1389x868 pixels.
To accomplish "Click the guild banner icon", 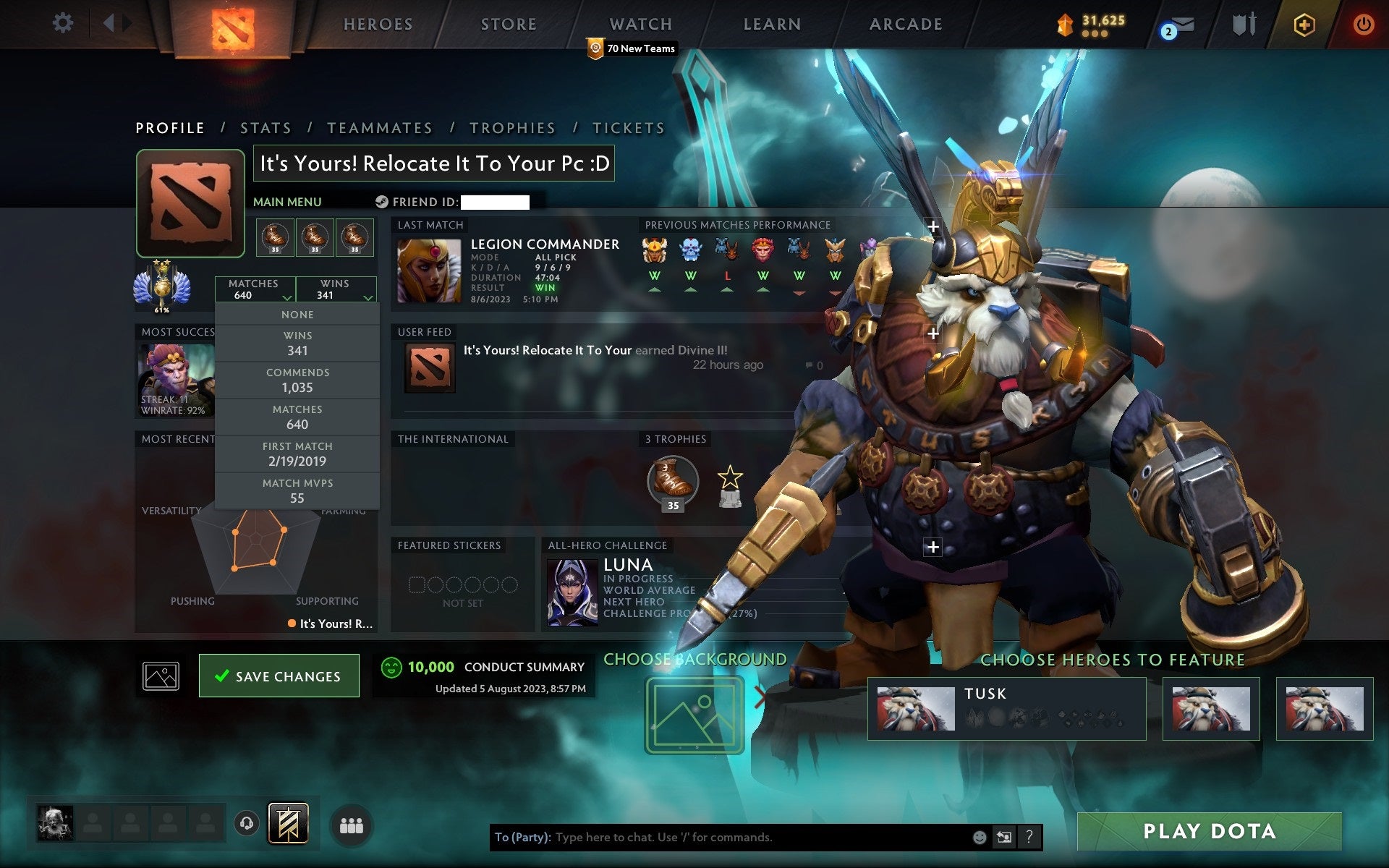I will (x=289, y=823).
